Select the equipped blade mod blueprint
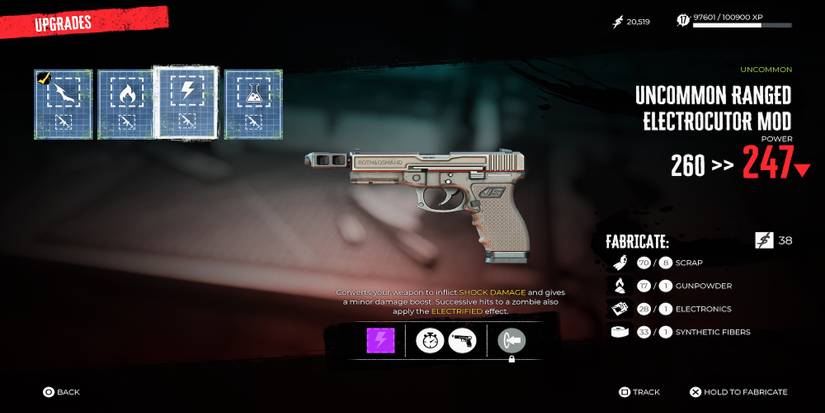 tap(63, 104)
